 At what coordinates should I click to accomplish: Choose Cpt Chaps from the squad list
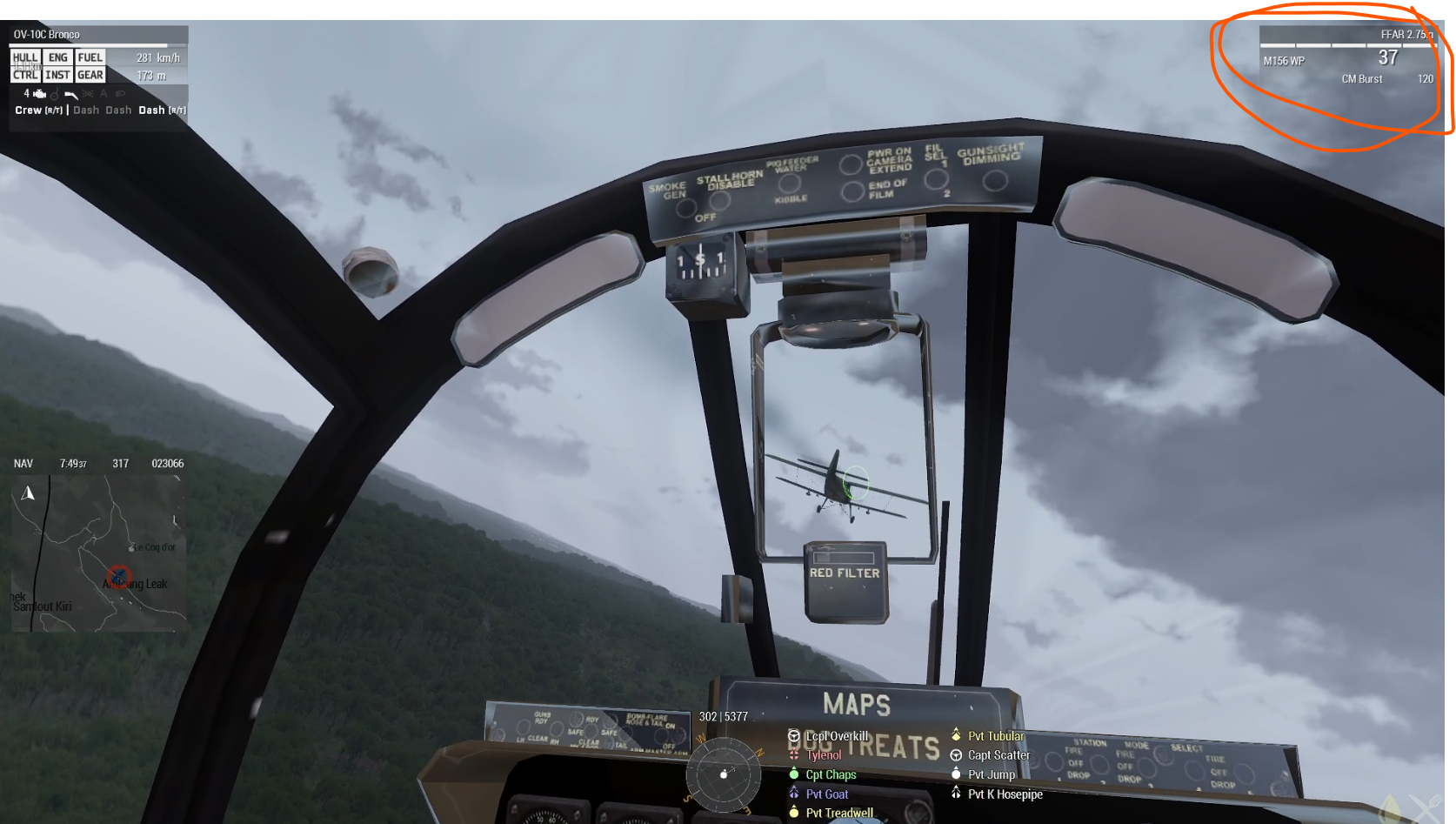point(830,774)
